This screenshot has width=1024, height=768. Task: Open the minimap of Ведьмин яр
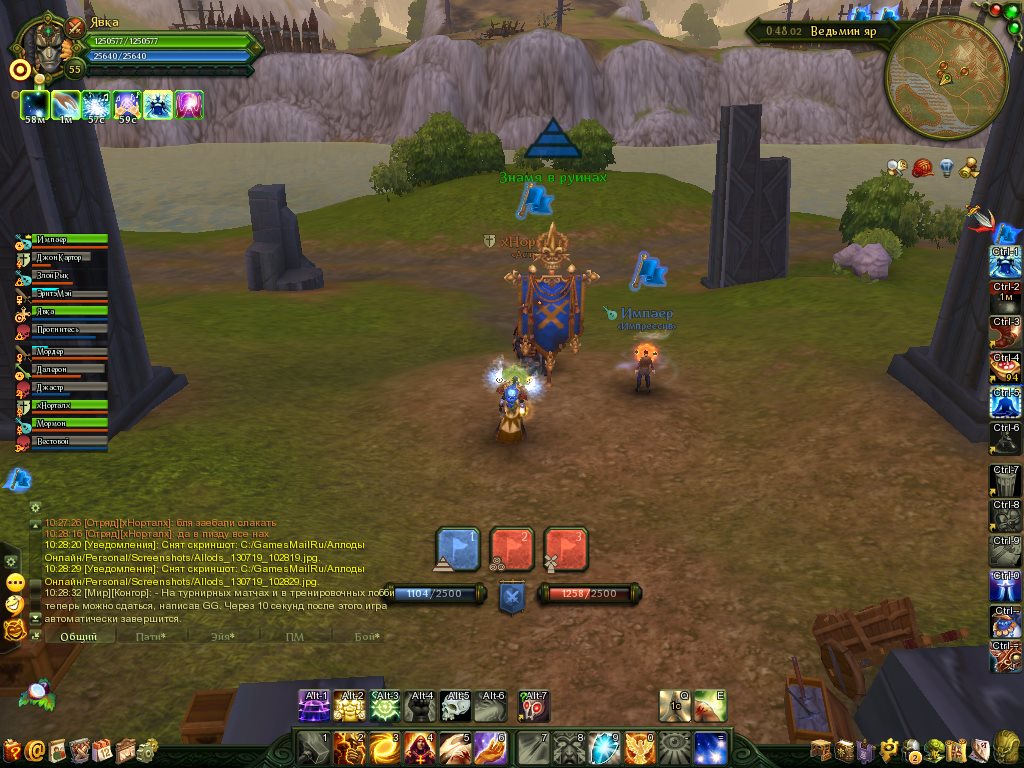point(945,76)
